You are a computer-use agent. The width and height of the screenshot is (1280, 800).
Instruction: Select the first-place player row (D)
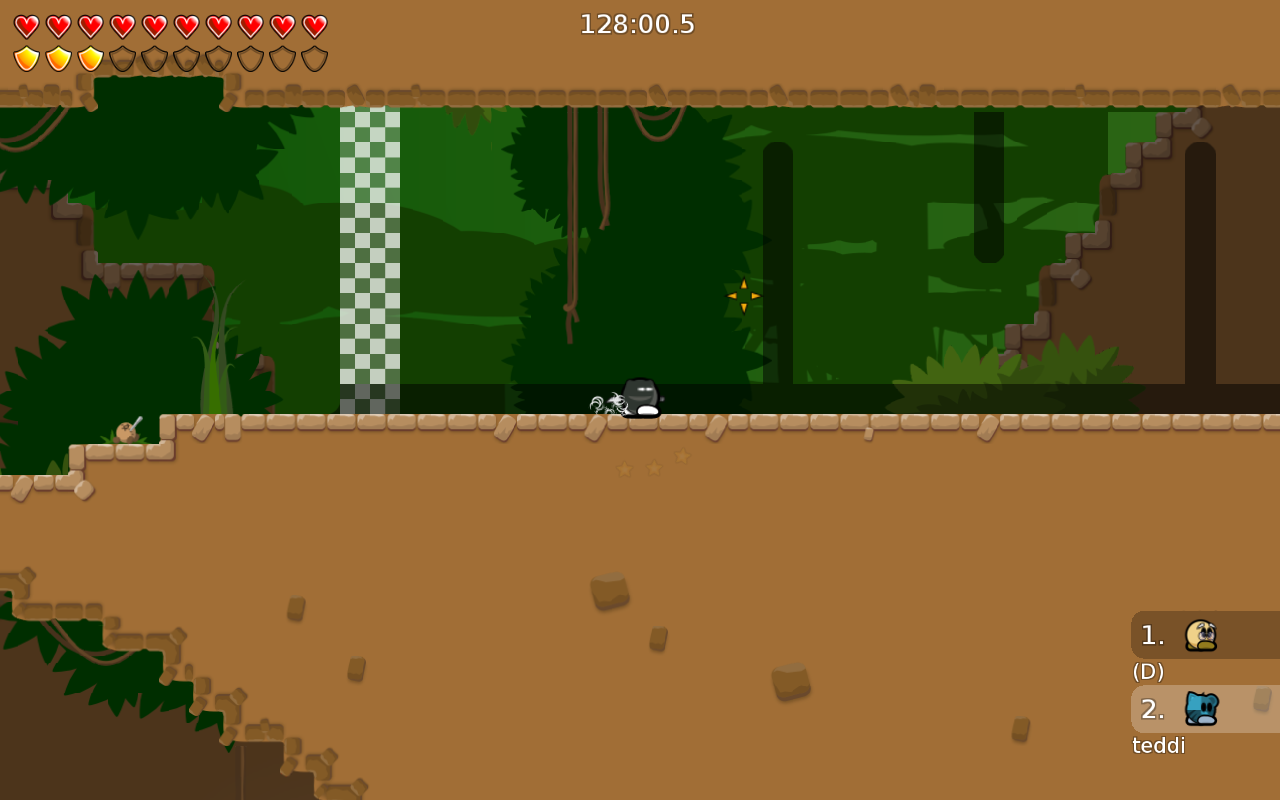pos(1204,635)
